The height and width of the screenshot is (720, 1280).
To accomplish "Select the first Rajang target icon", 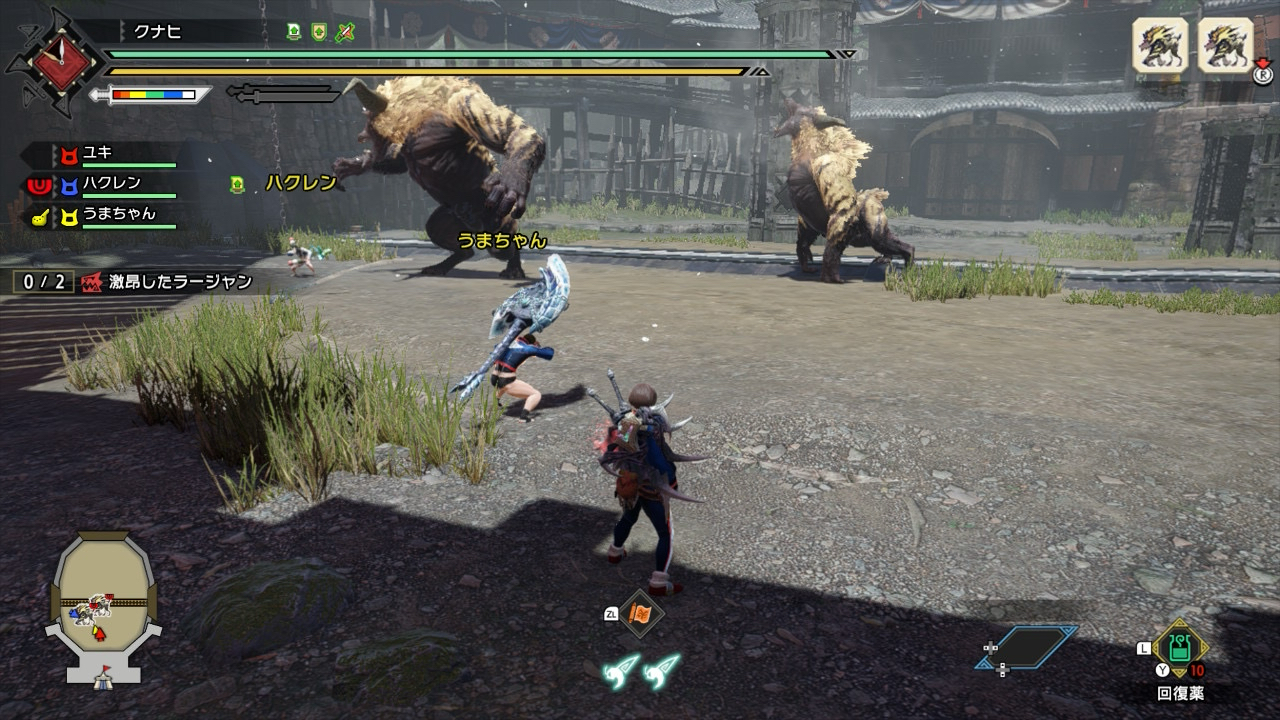I will [1159, 45].
